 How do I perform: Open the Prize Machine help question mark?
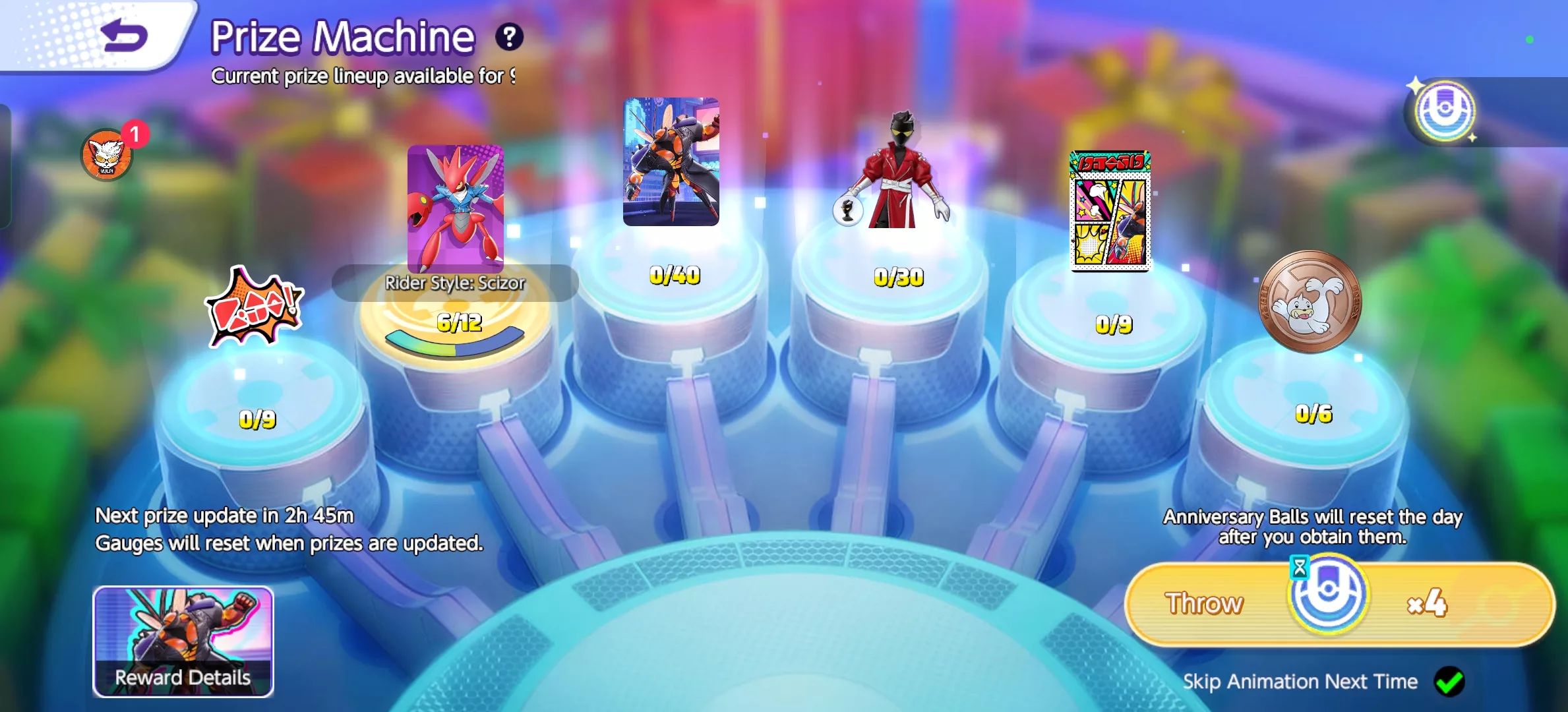[x=509, y=37]
